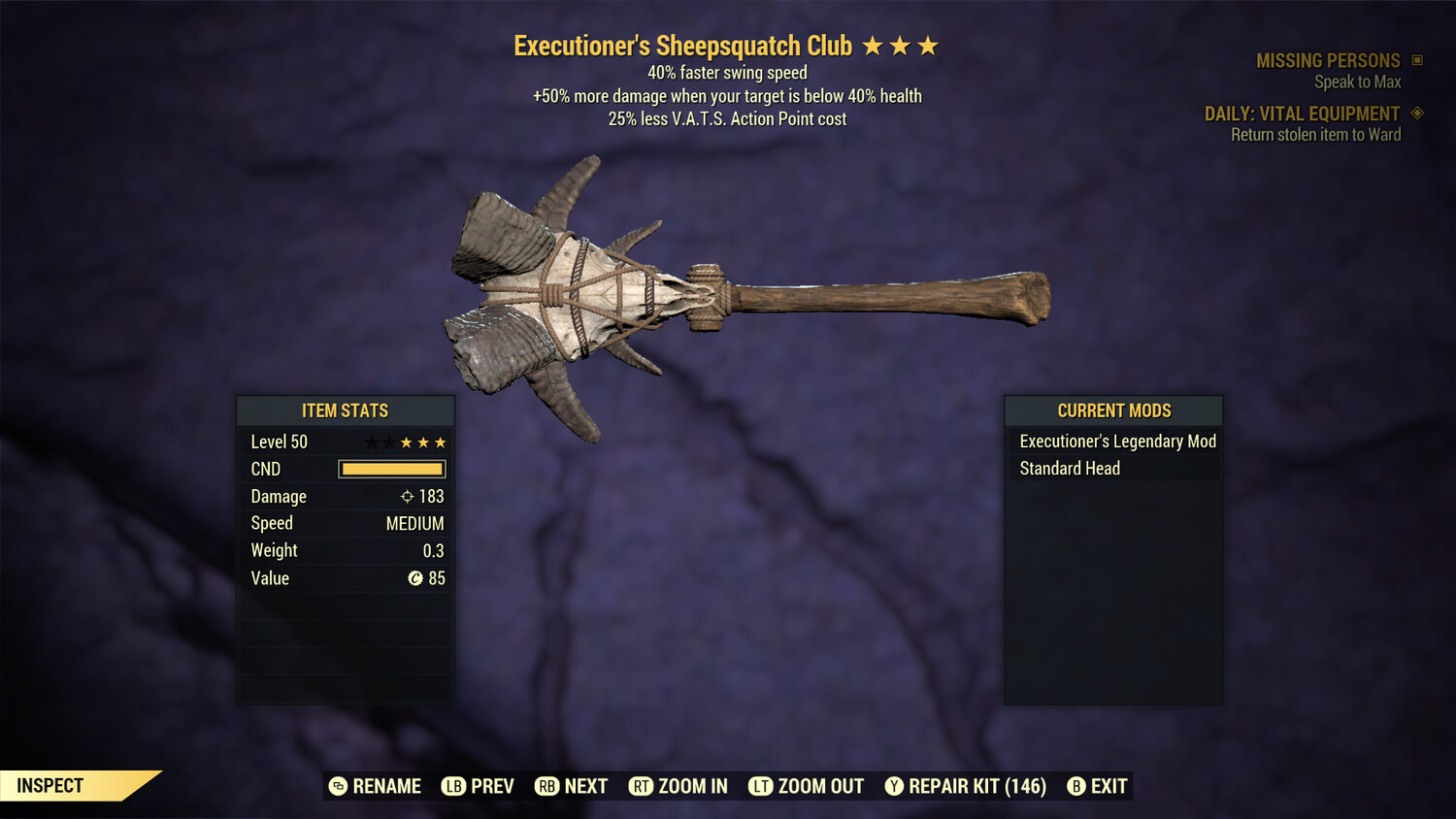Click the RT Zoom In icon
This screenshot has width=1456, height=819.
642,786
